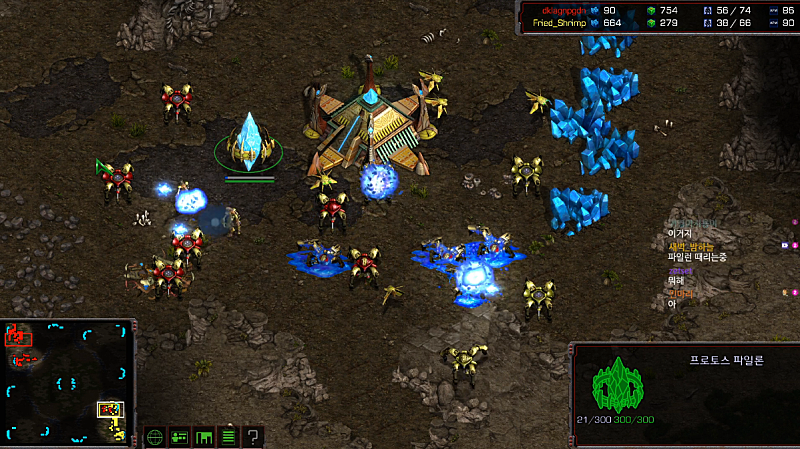
Task: Open the ID card icon button
Action: [x=180, y=436]
